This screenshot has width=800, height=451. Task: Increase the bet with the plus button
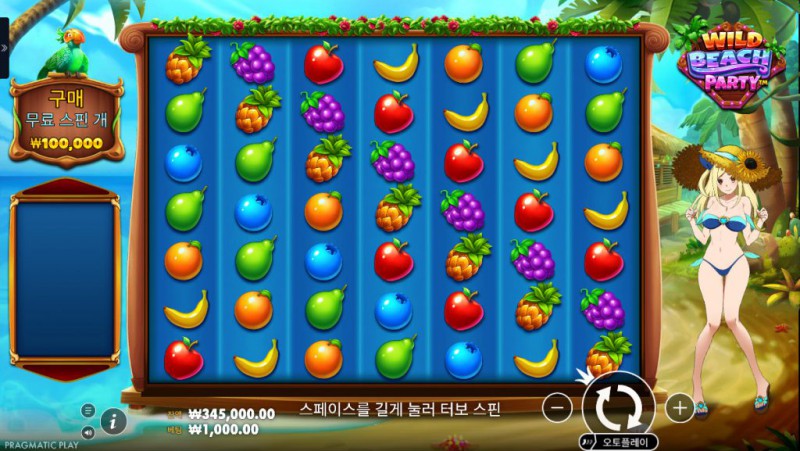click(679, 407)
